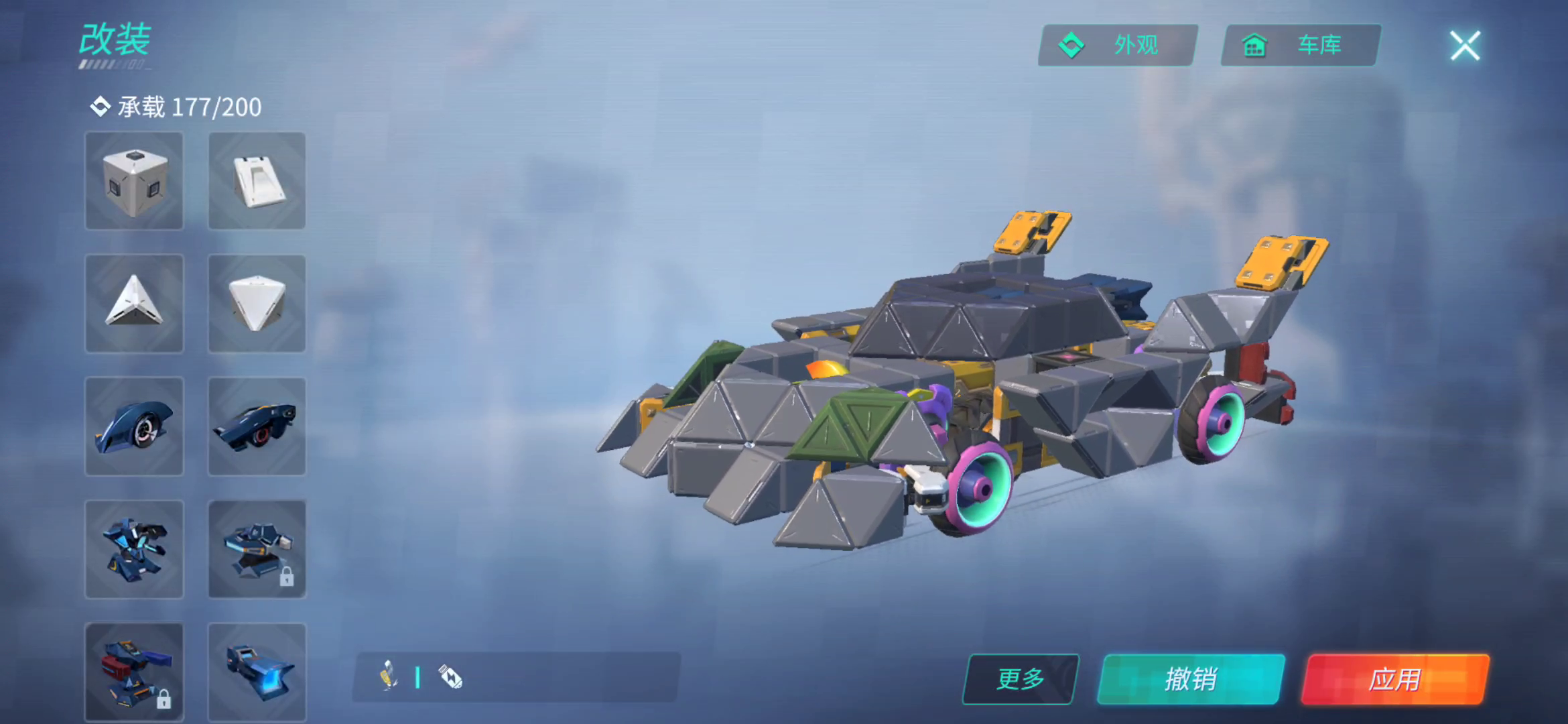
Task: Choose the locked red-and-blue cannon turret
Action: pos(134,672)
